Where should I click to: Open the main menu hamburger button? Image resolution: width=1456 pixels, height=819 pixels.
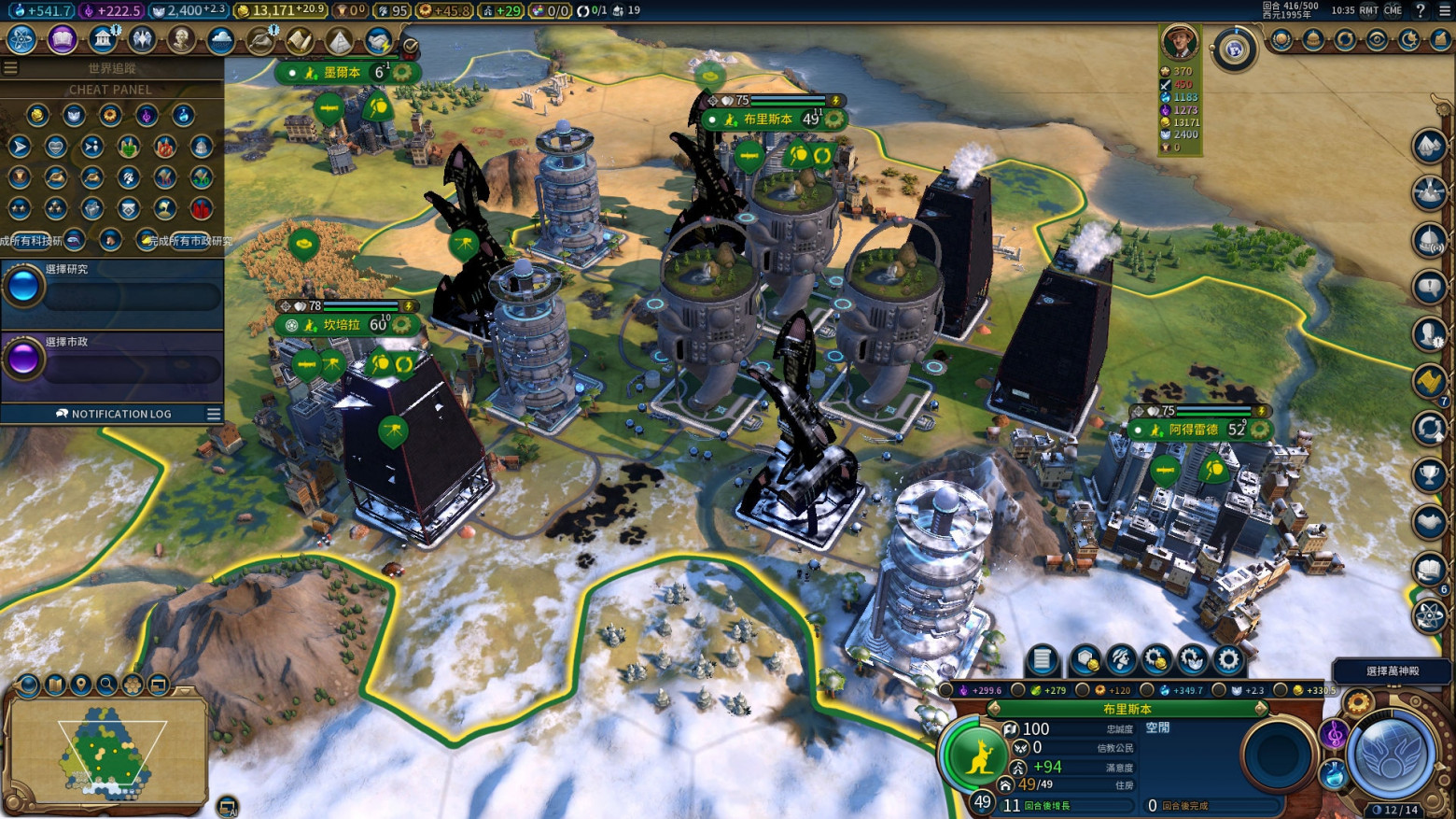coord(1444,10)
